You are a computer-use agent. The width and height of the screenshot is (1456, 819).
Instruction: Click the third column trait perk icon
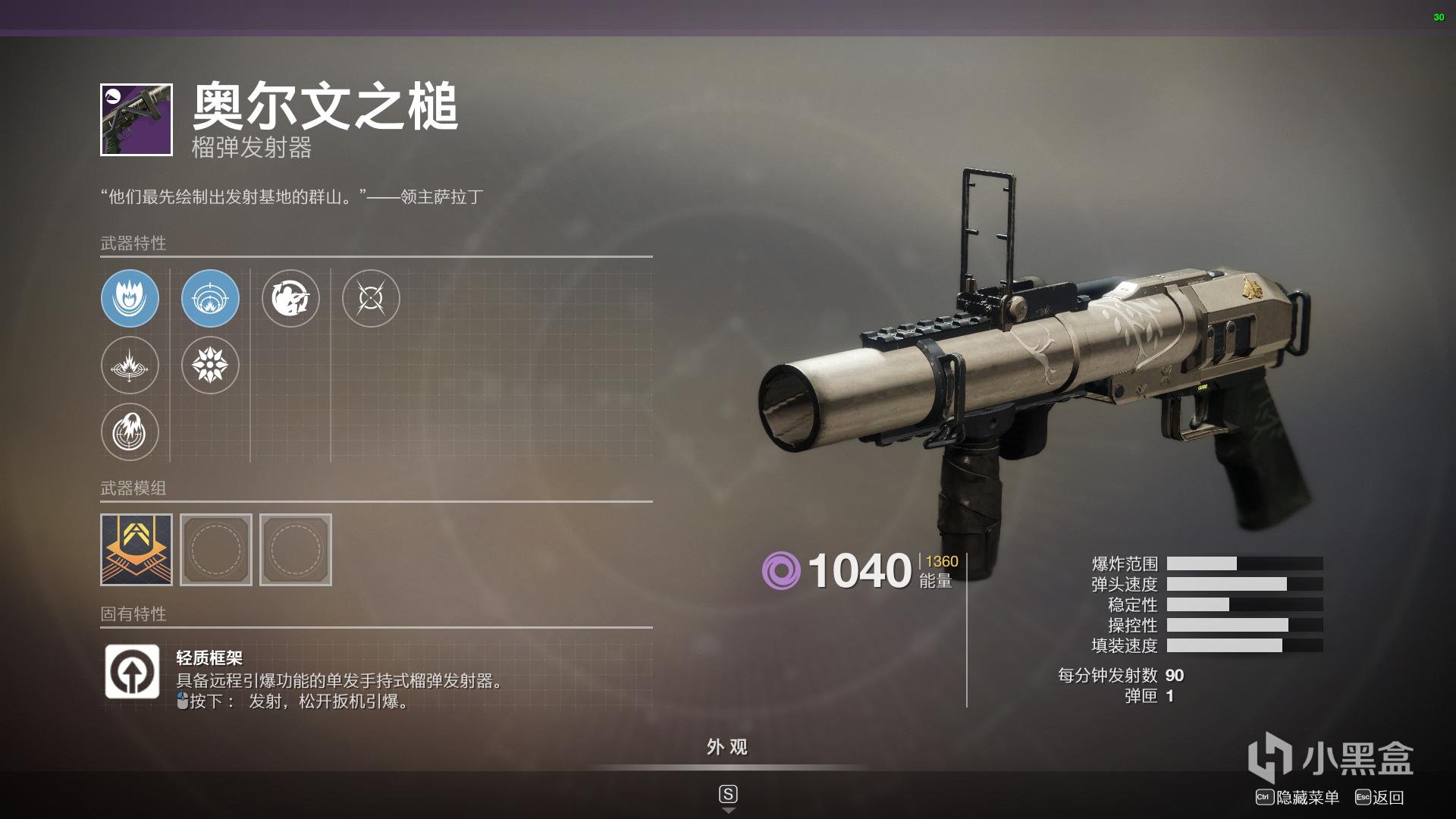(291, 299)
